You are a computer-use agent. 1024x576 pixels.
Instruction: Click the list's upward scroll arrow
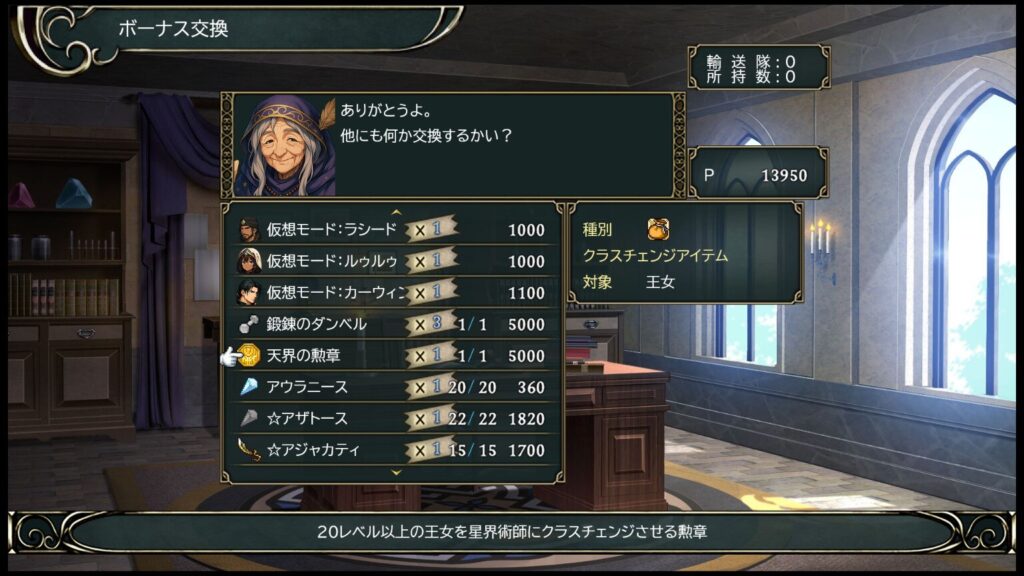coord(396,212)
